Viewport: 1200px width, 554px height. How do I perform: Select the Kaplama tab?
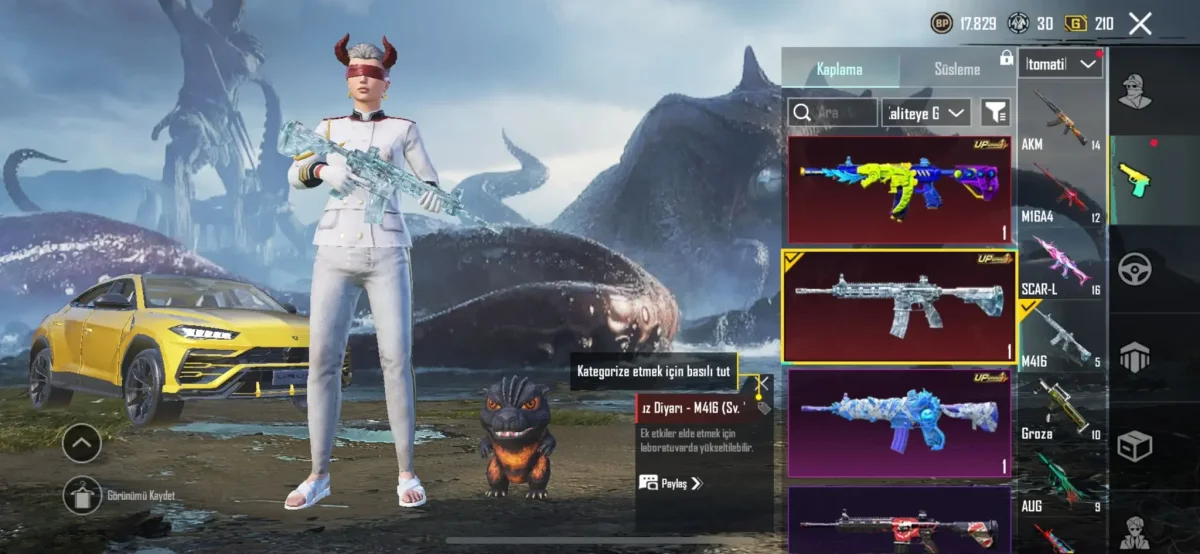pyautogui.click(x=839, y=69)
